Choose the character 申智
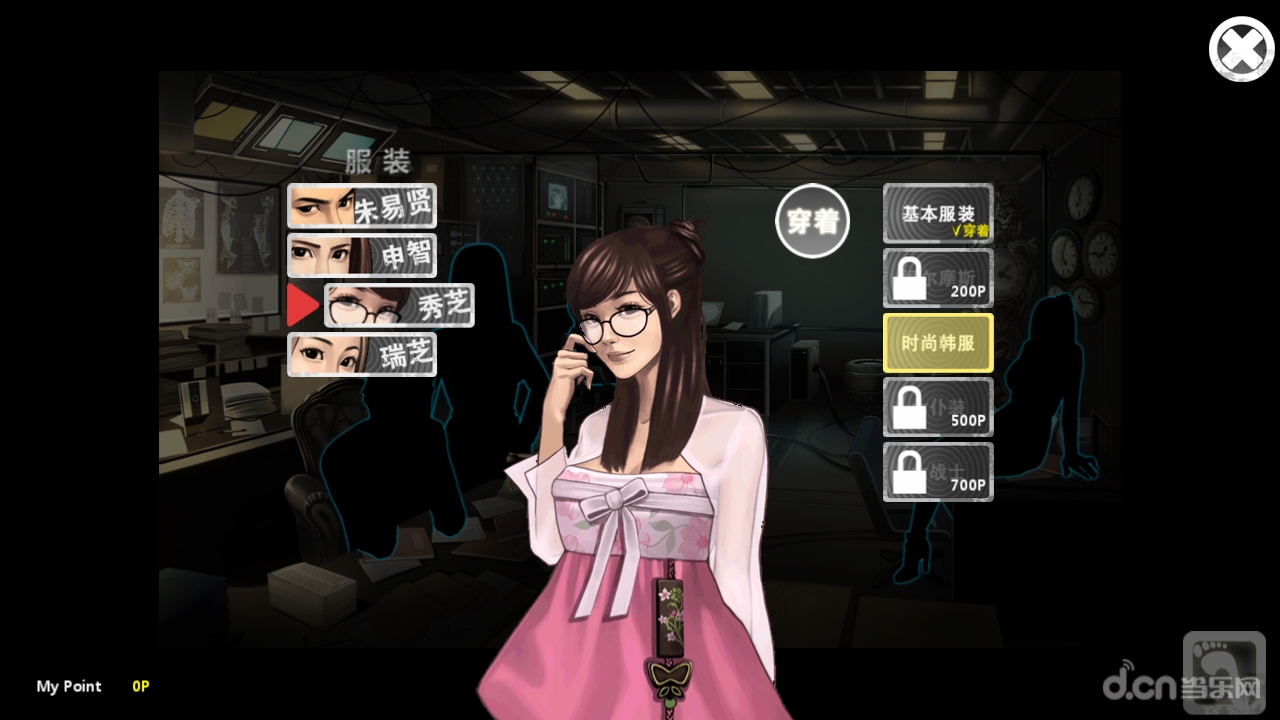The width and height of the screenshot is (1280, 720). 362,255
